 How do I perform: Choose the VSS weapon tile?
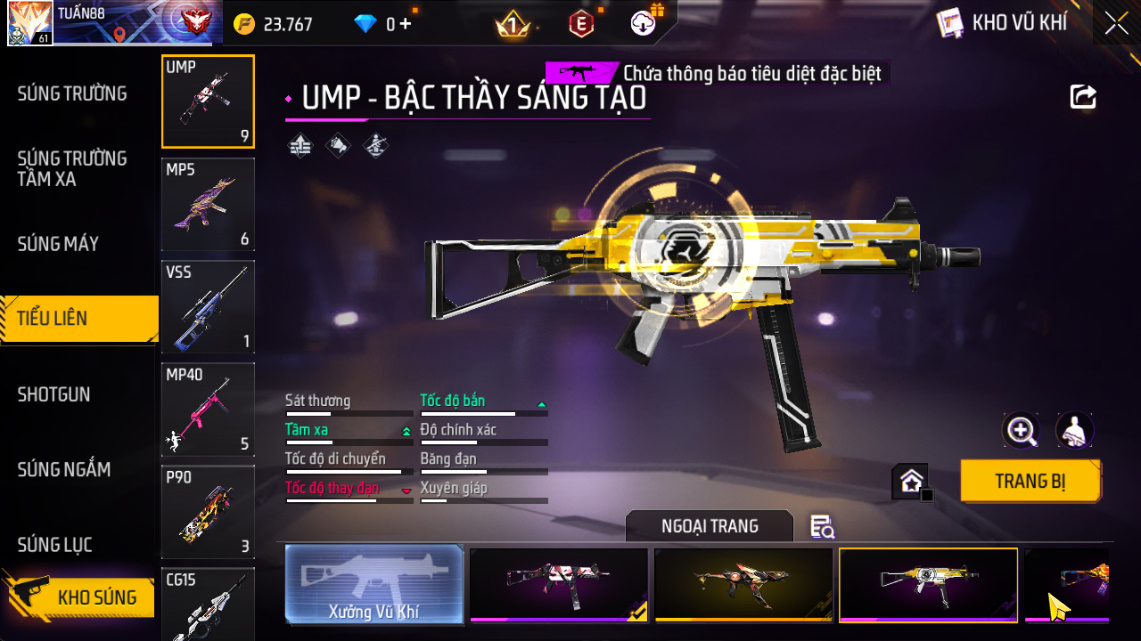click(208, 307)
